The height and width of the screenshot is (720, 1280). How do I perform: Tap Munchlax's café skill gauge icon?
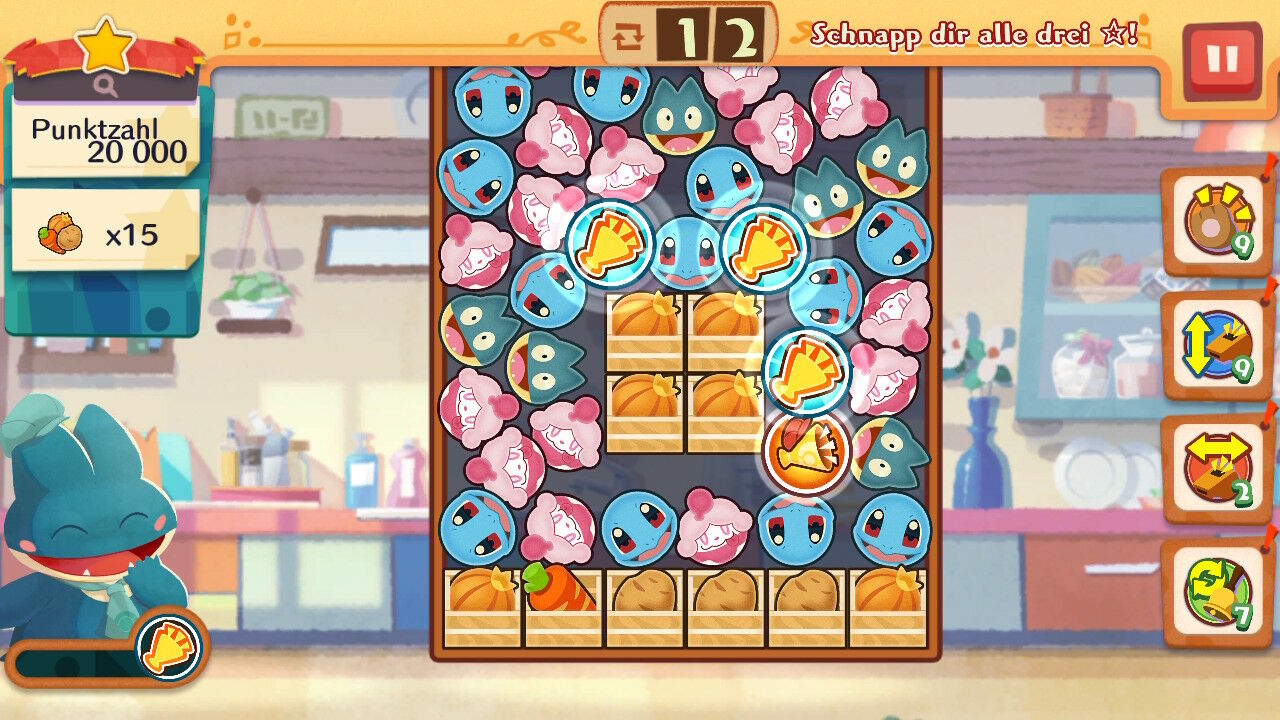(167, 646)
